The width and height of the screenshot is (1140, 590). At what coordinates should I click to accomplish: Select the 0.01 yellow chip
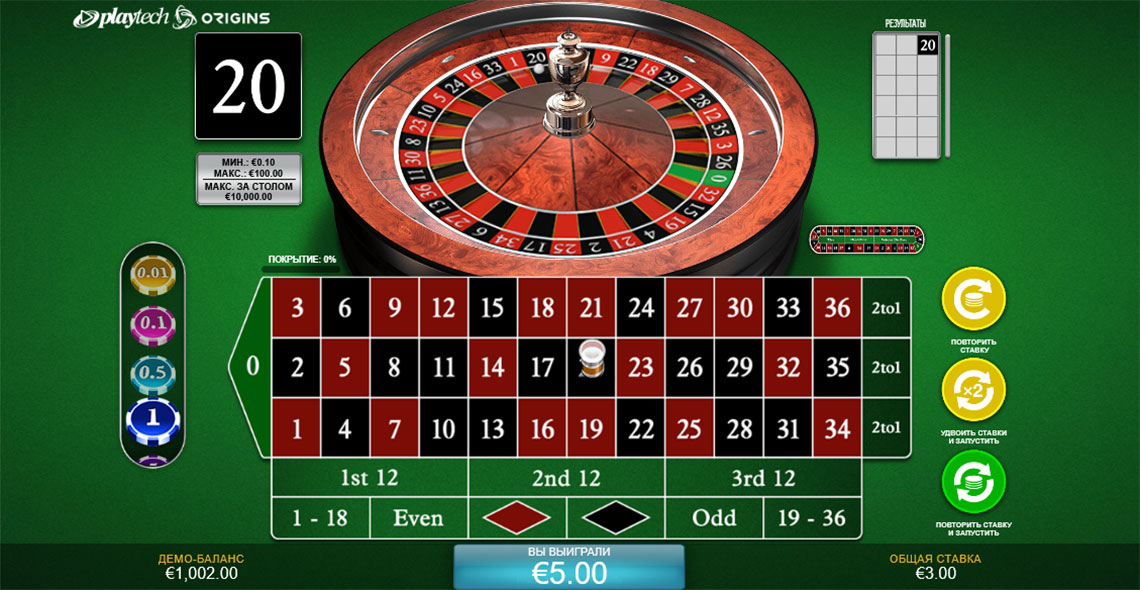[x=154, y=273]
